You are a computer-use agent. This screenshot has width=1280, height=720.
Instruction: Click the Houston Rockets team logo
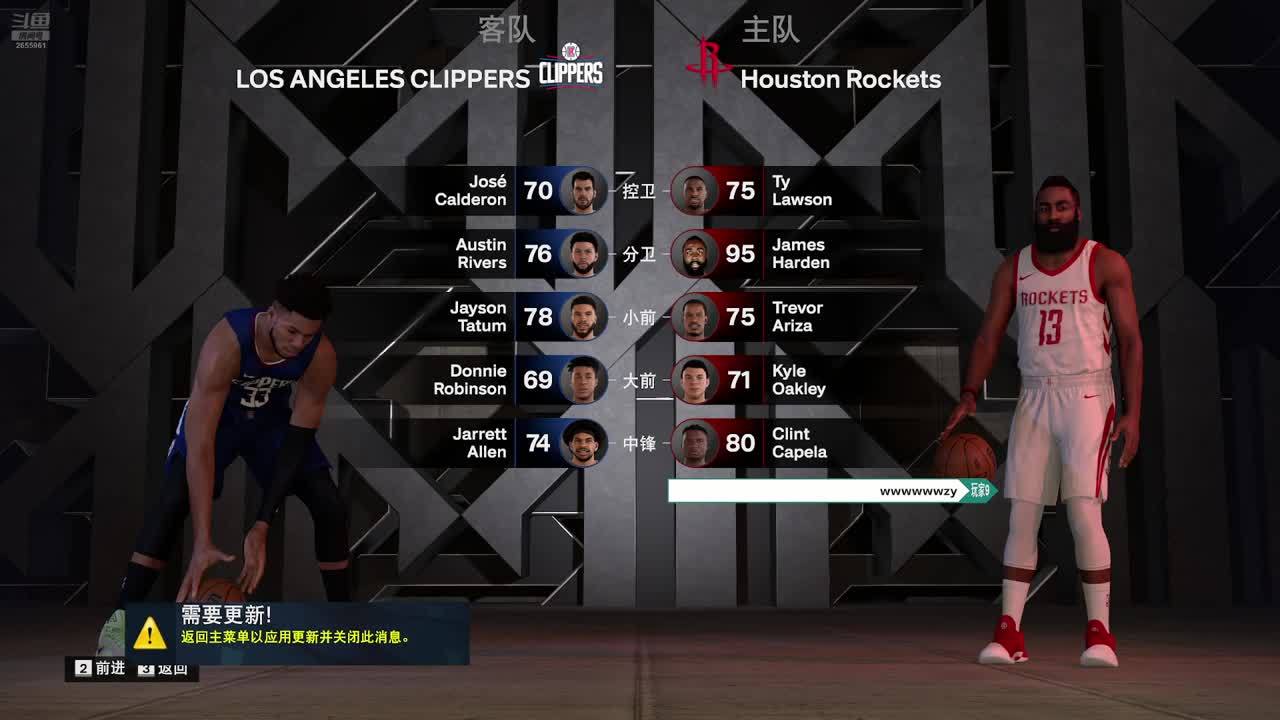click(x=708, y=64)
